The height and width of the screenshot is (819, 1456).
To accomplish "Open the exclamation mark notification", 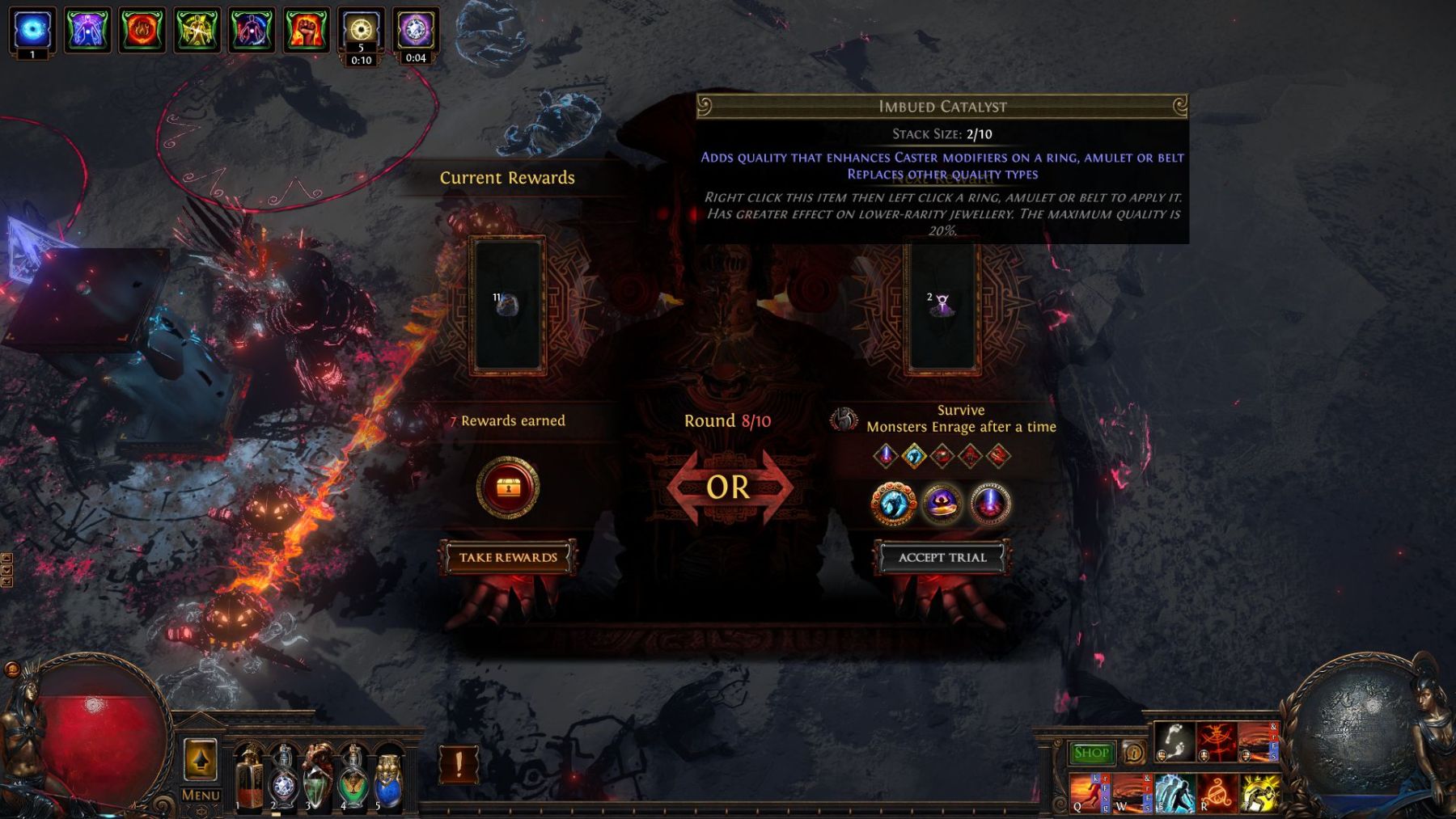I will click(459, 764).
